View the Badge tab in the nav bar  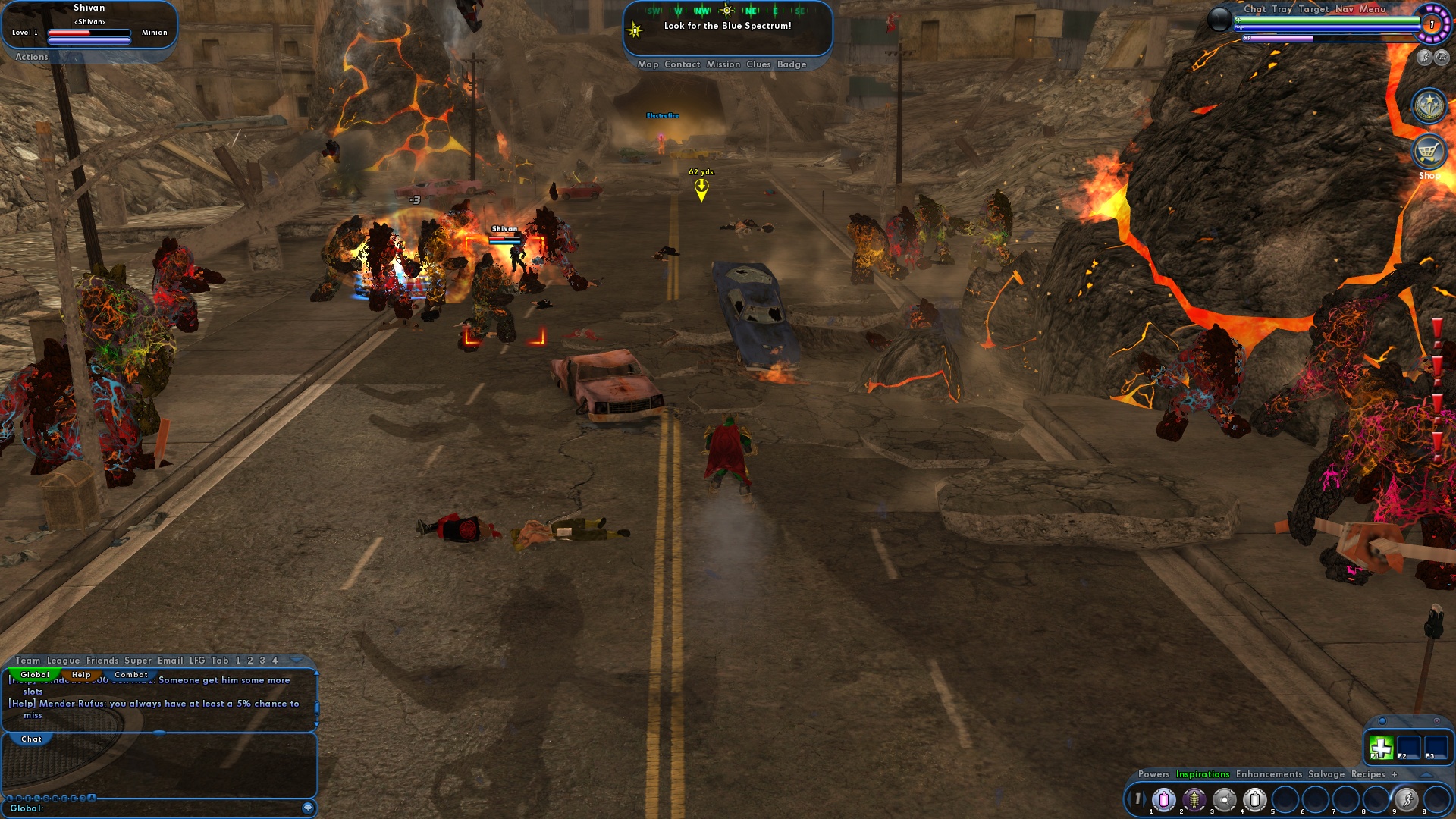tap(792, 64)
